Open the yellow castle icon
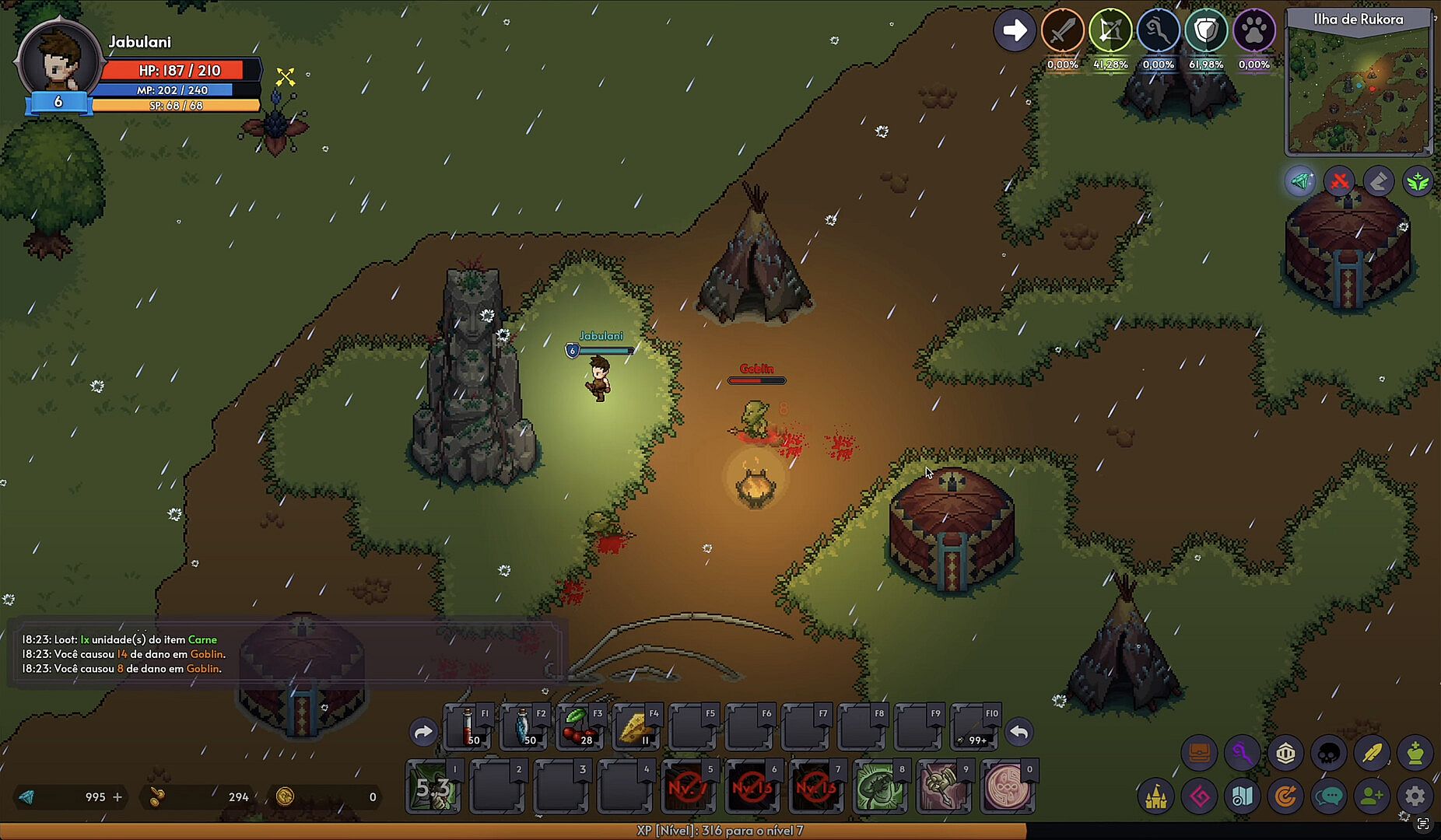This screenshot has height=840, width=1441. [x=1155, y=796]
